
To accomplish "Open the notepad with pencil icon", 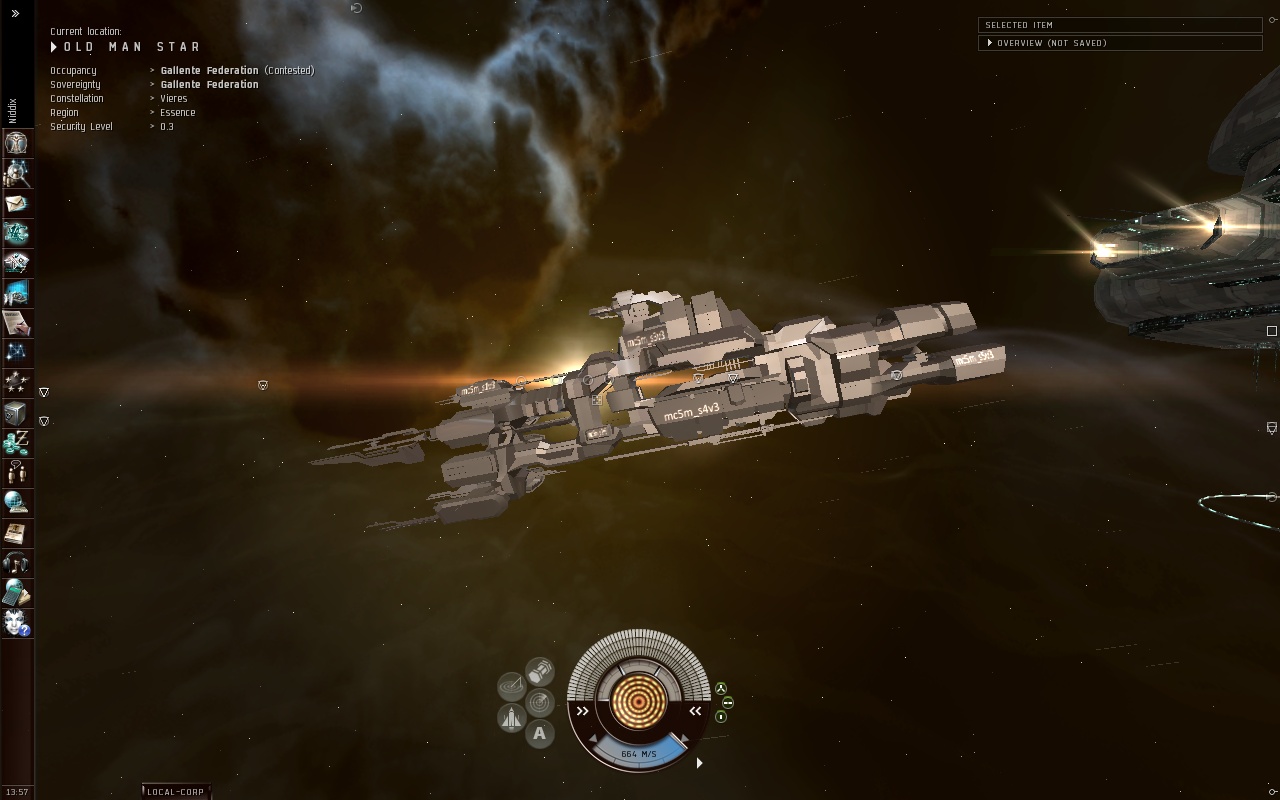I will coord(16,323).
